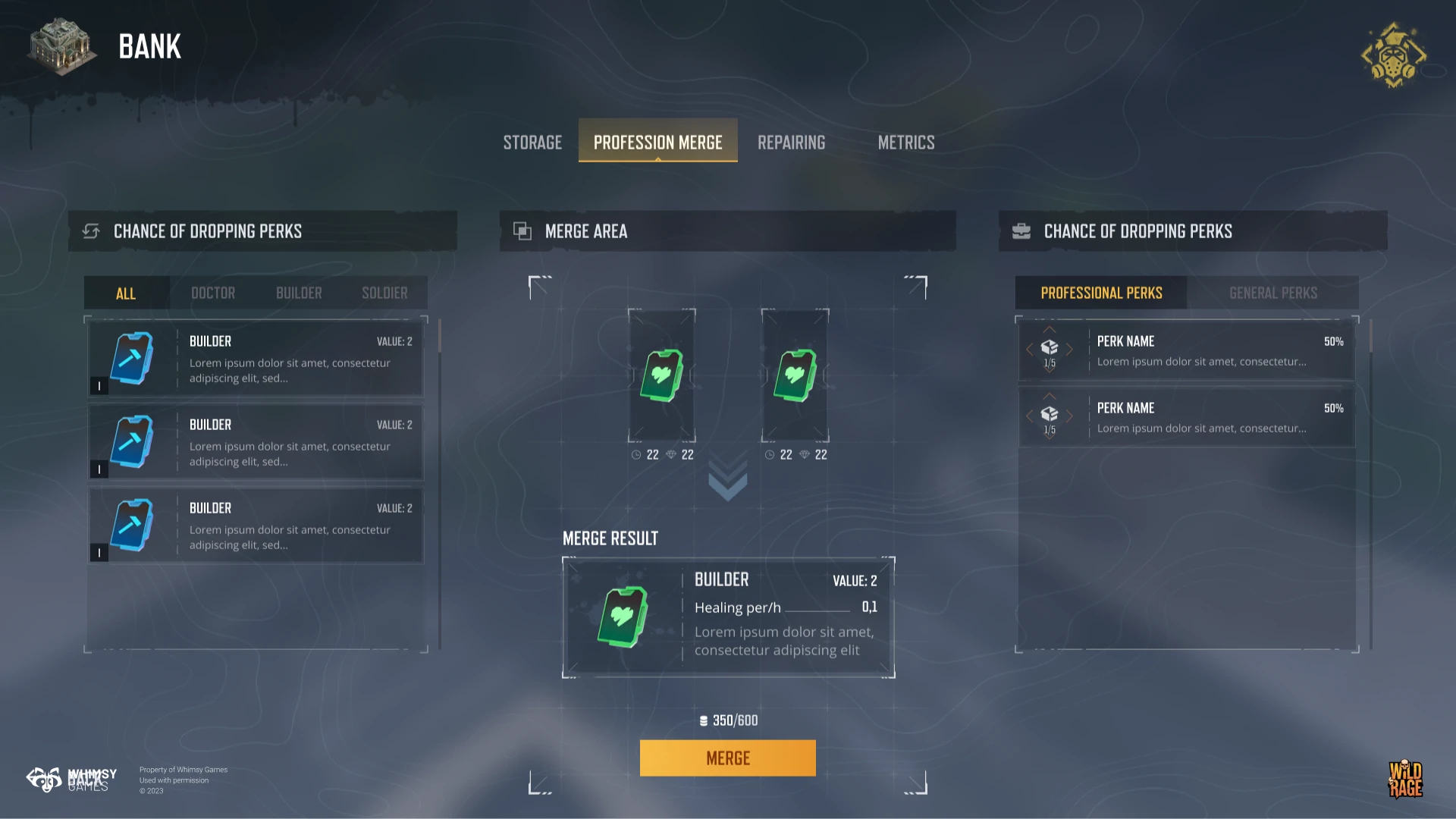This screenshot has height=819, width=1456.
Task: Select the Builder merge result card
Action: (728, 617)
